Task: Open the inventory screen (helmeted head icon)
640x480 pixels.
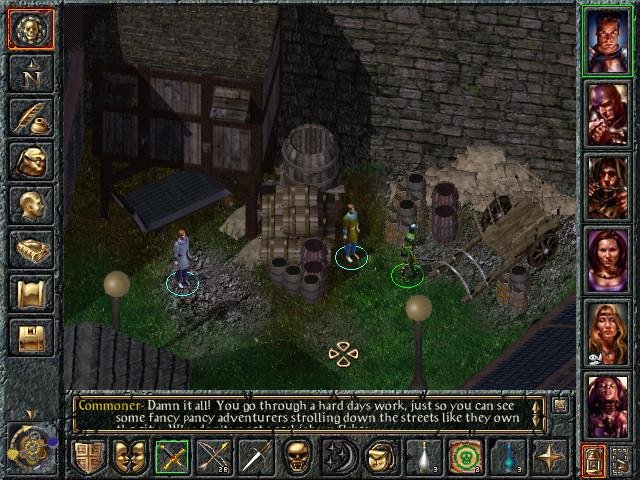Action: [x=30, y=161]
